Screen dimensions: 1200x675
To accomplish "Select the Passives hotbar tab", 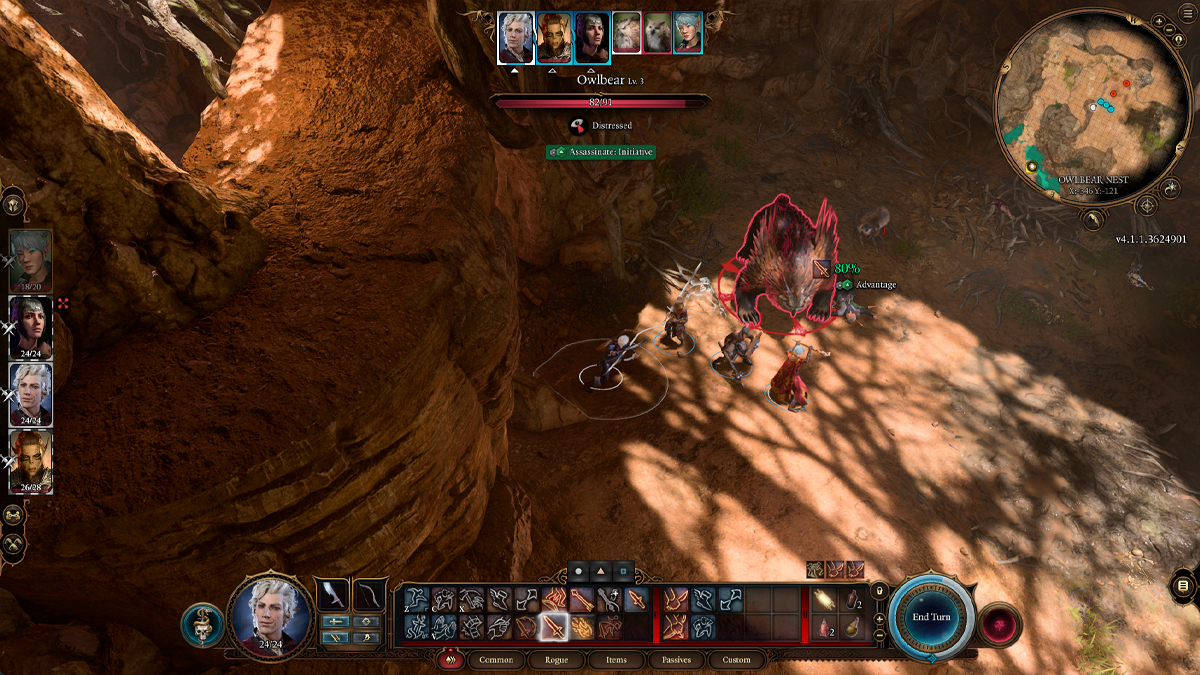I will (676, 660).
